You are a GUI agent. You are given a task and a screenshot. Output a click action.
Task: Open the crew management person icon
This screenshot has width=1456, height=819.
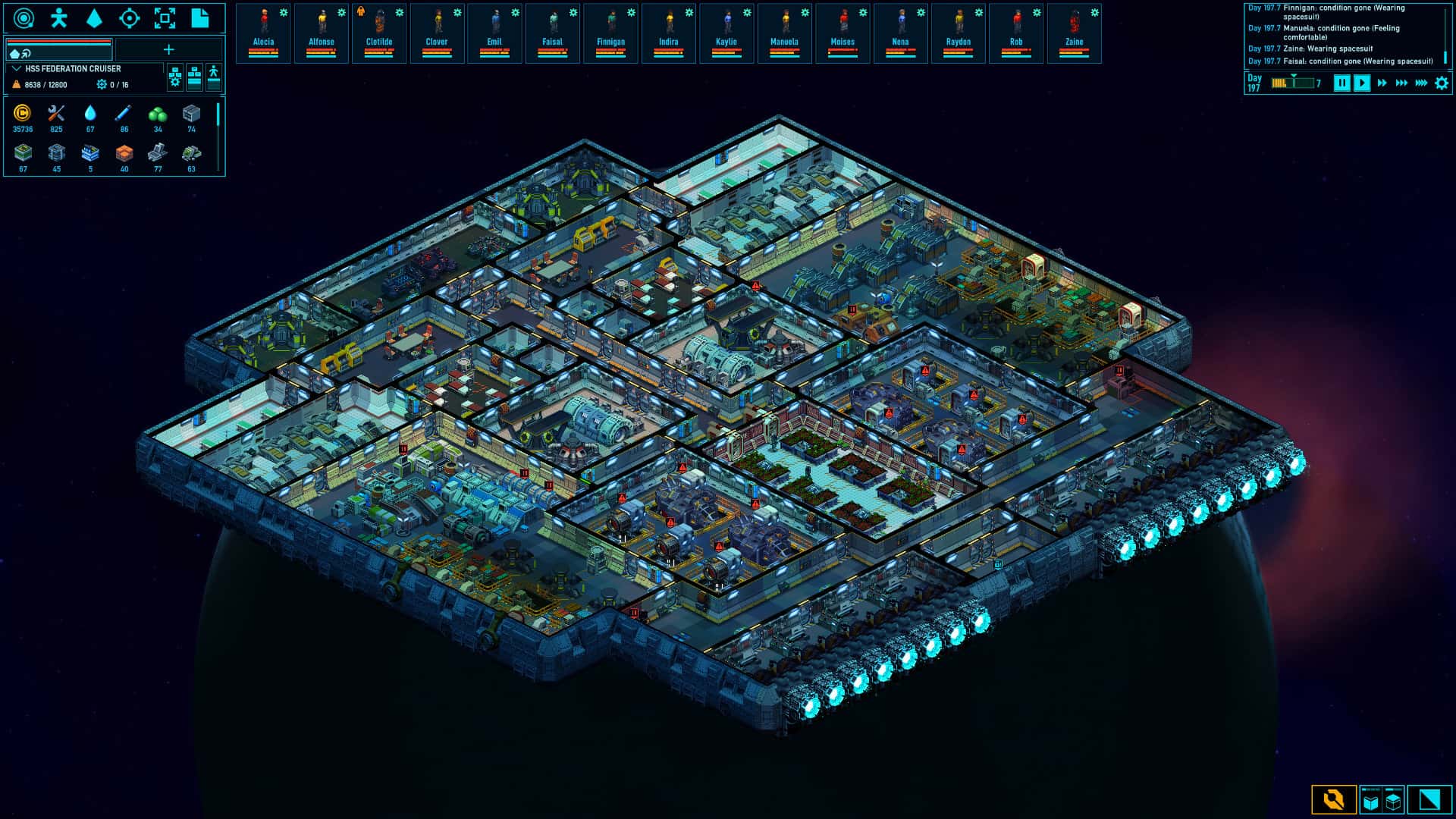click(x=58, y=18)
